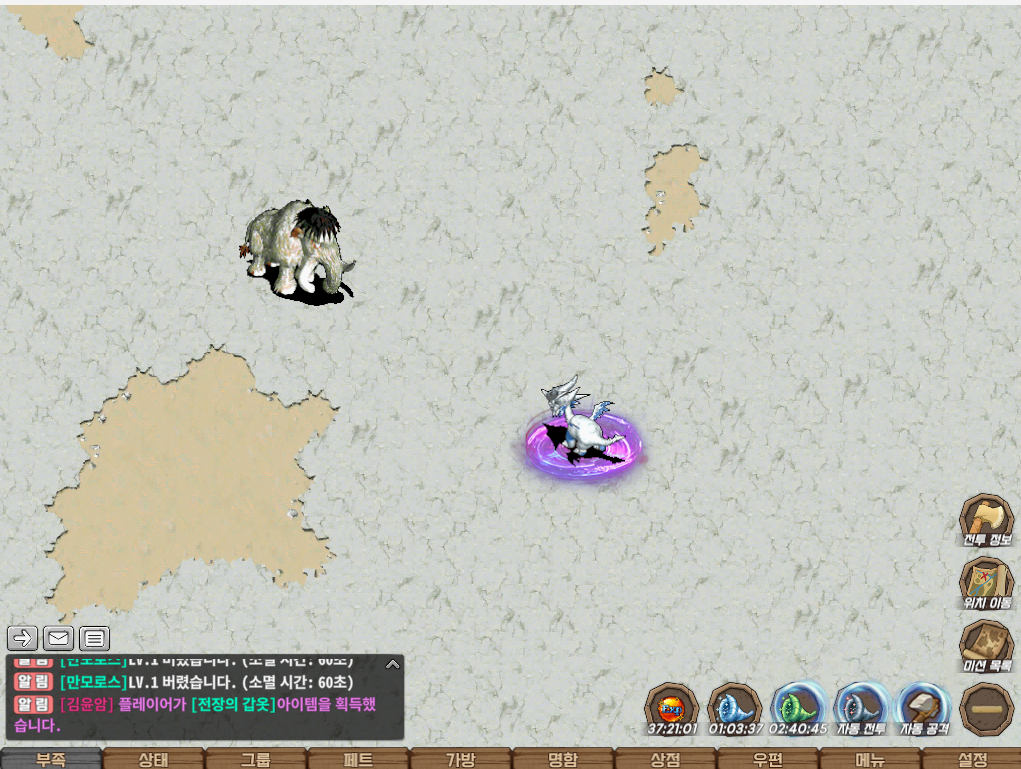Visit the 상점 (Shop)
This screenshot has width=1021, height=769.
[x=664, y=759]
